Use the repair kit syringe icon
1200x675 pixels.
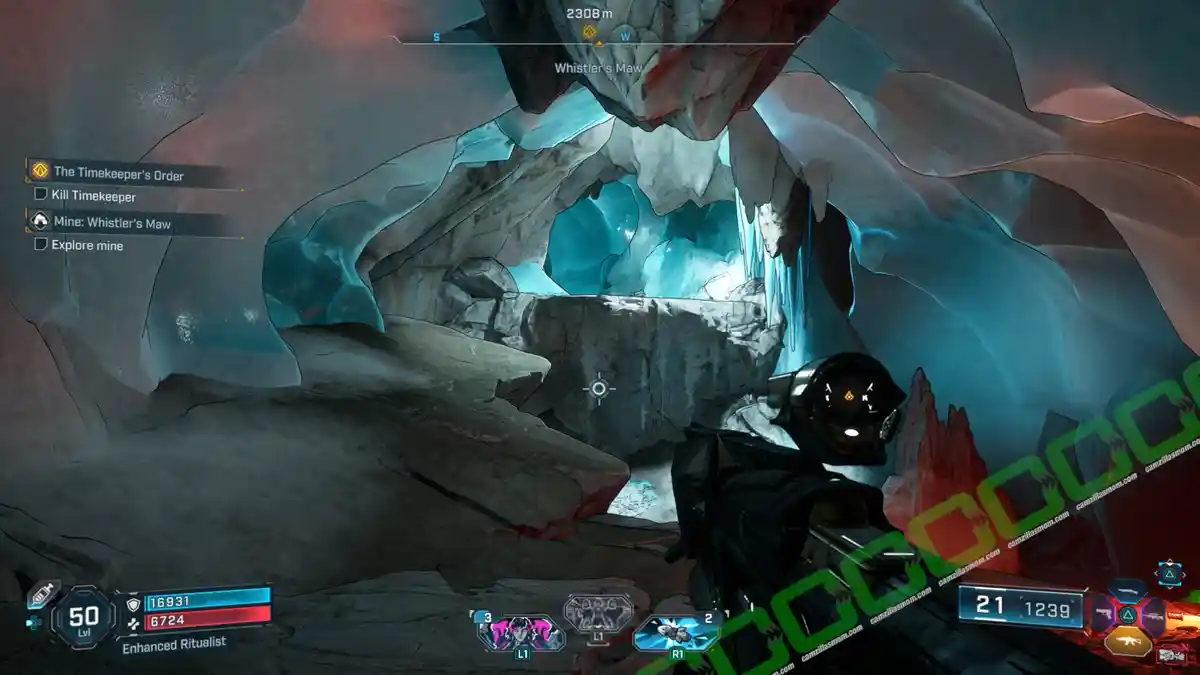tap(43, 593)
